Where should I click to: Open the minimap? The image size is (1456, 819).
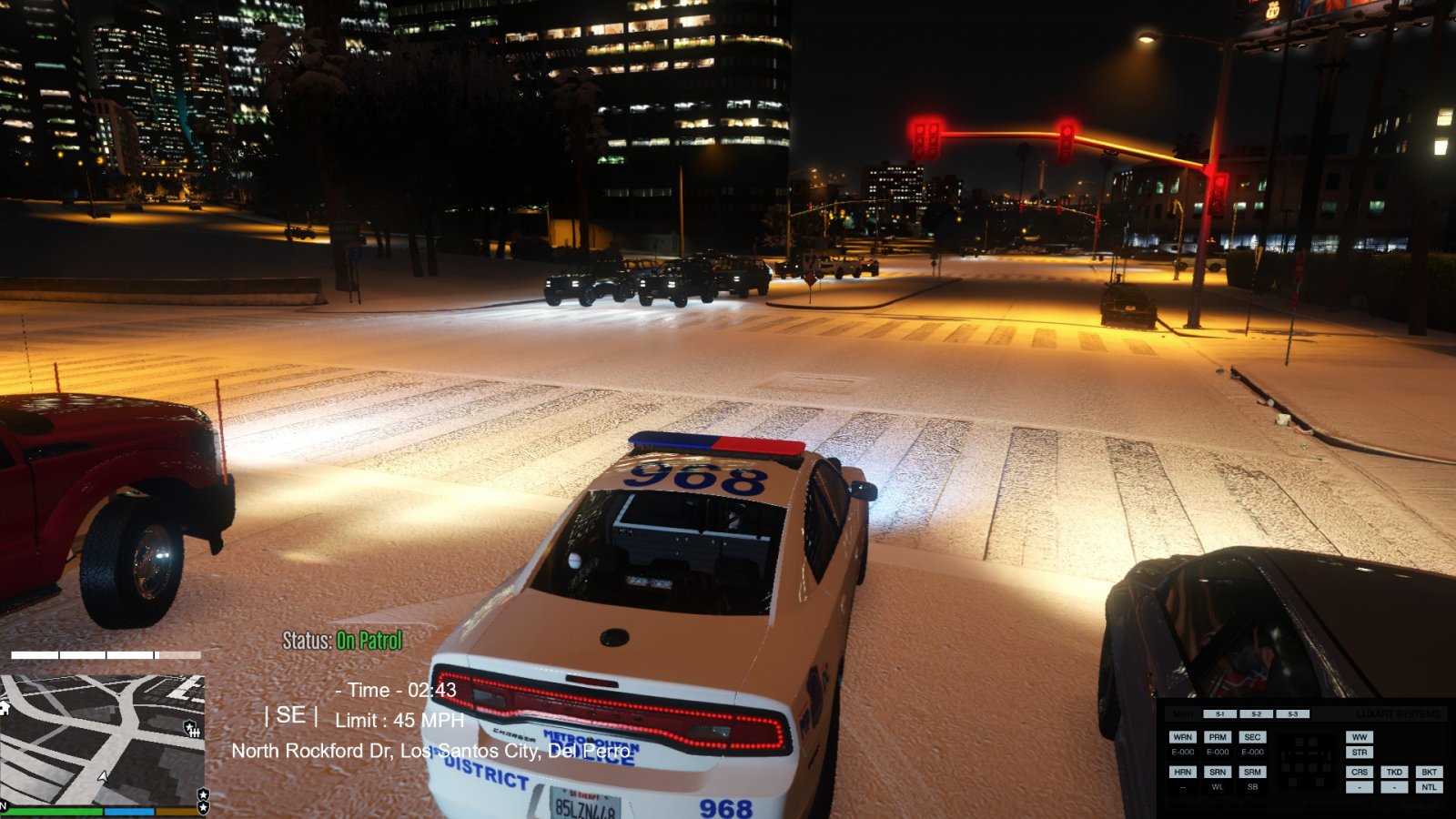(x=102, y=739)
